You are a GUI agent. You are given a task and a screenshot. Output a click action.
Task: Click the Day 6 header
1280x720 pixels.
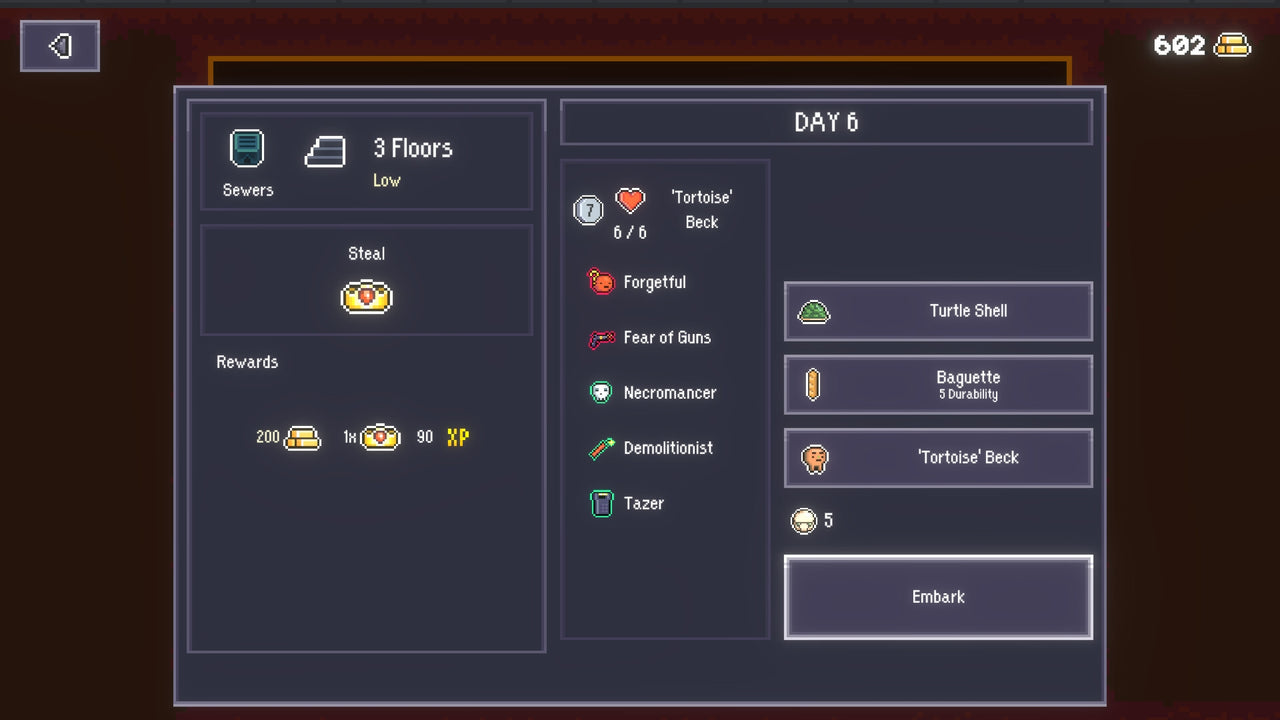(826, 122)
